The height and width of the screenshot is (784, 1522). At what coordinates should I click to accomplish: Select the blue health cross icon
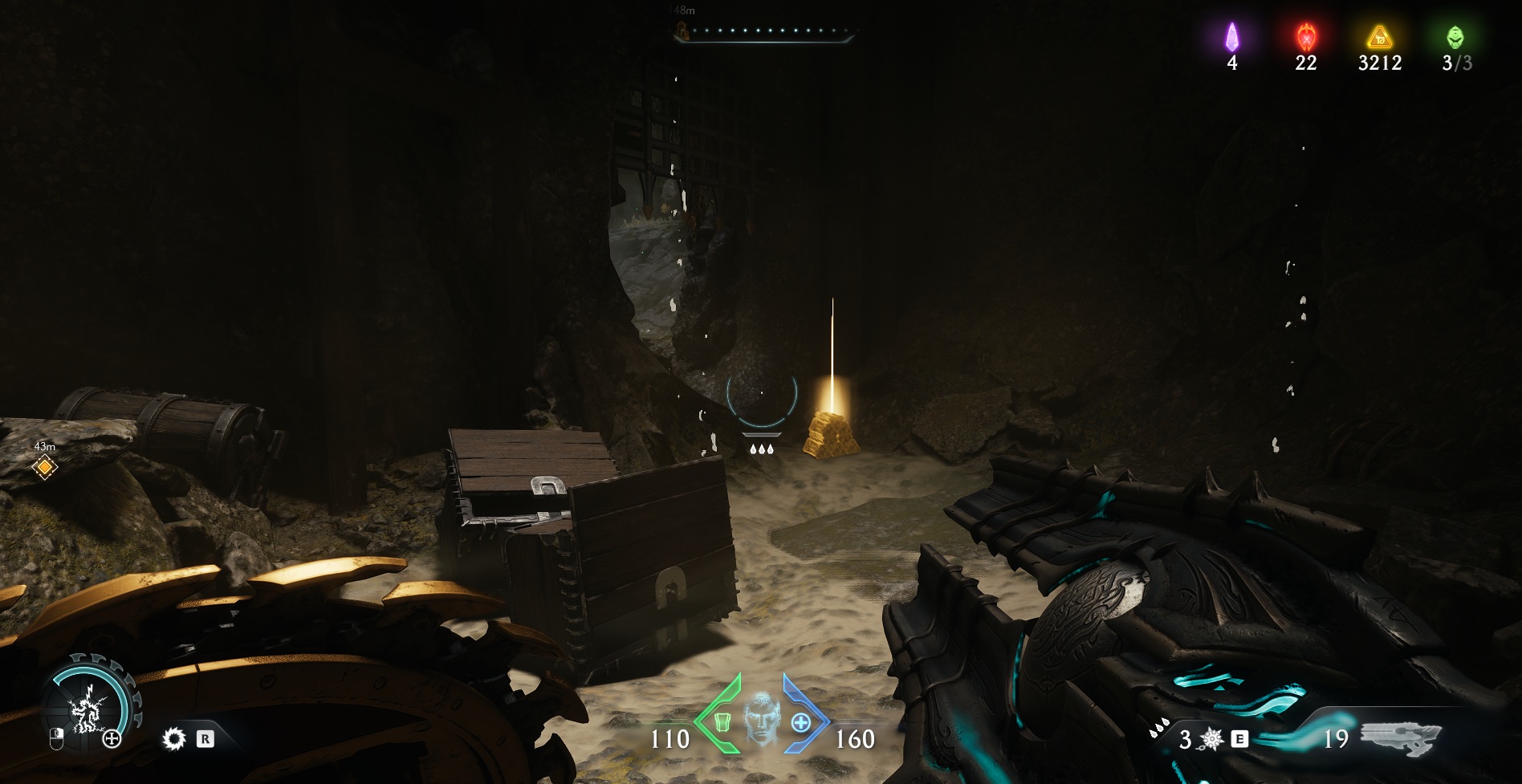800,722
